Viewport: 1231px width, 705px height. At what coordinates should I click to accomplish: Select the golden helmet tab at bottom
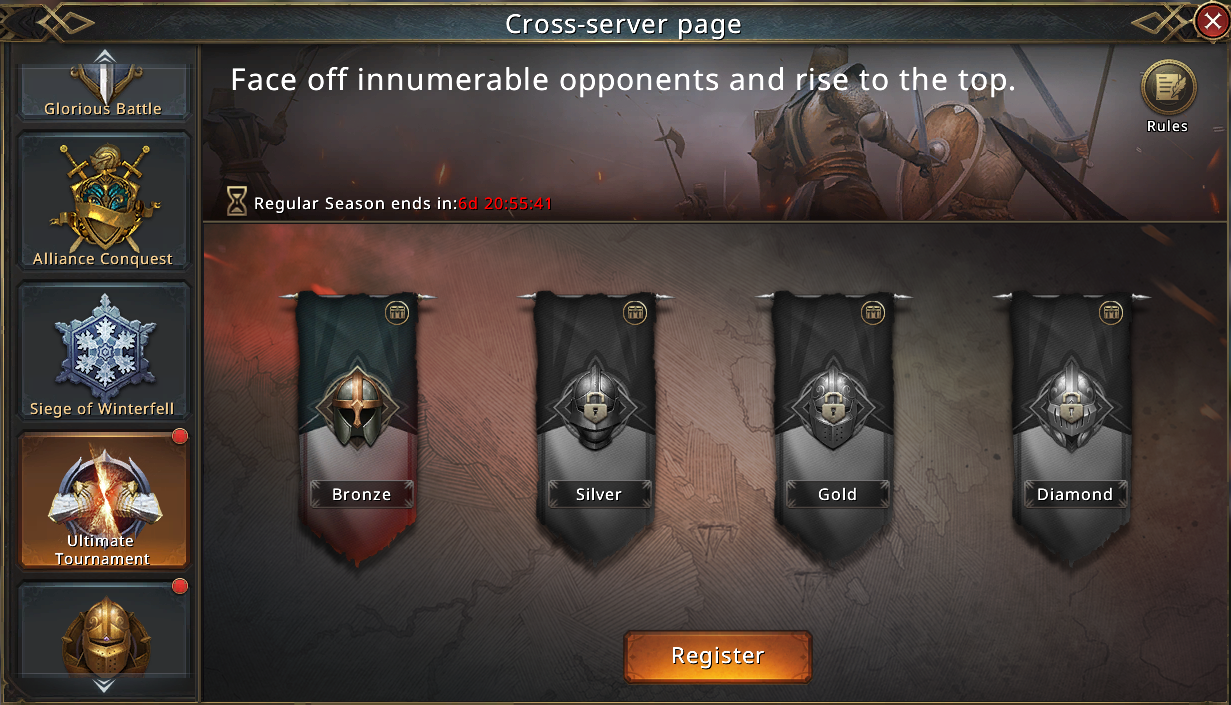pos(103,635)
